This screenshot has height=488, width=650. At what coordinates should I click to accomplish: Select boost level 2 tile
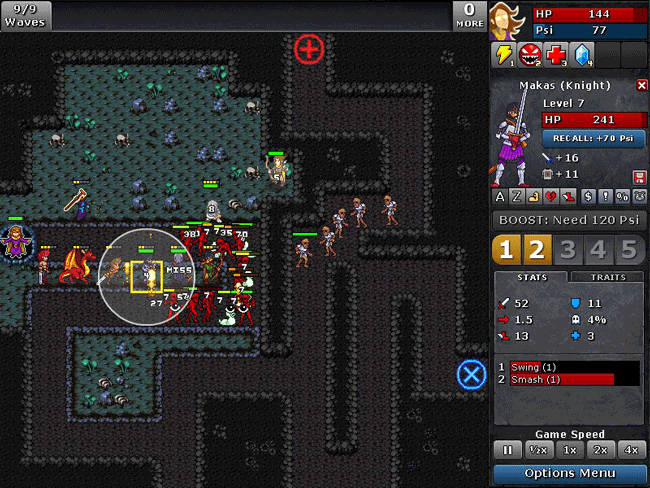(x=537, y=250)
